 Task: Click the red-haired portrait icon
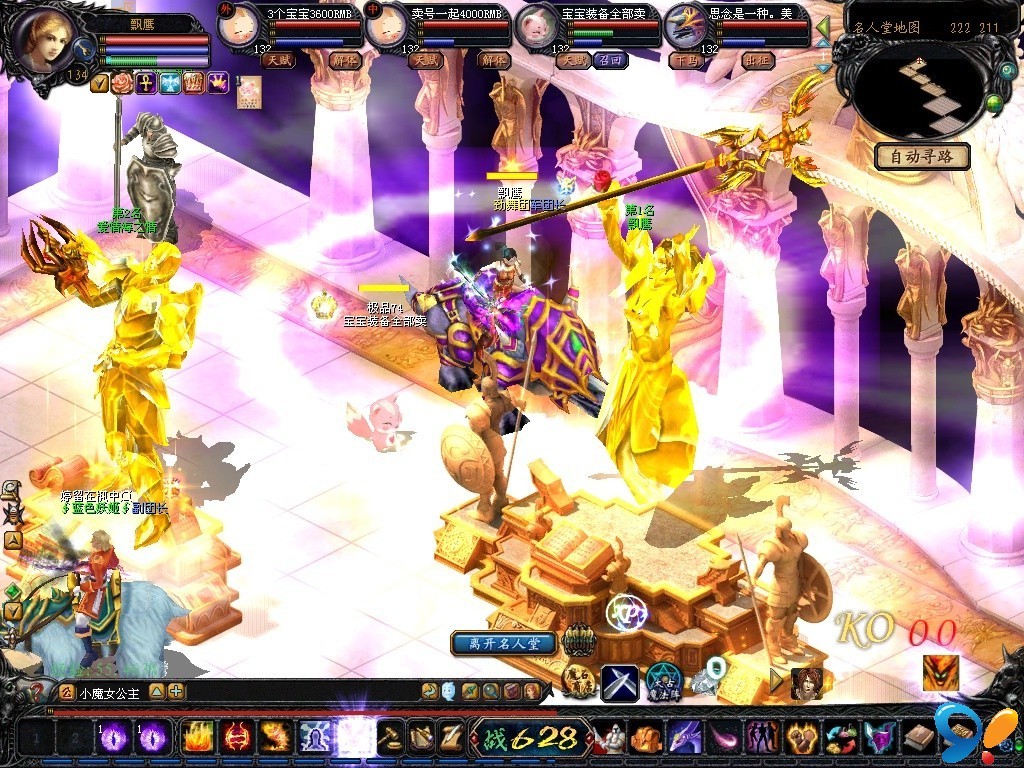[x=805, y=684]
